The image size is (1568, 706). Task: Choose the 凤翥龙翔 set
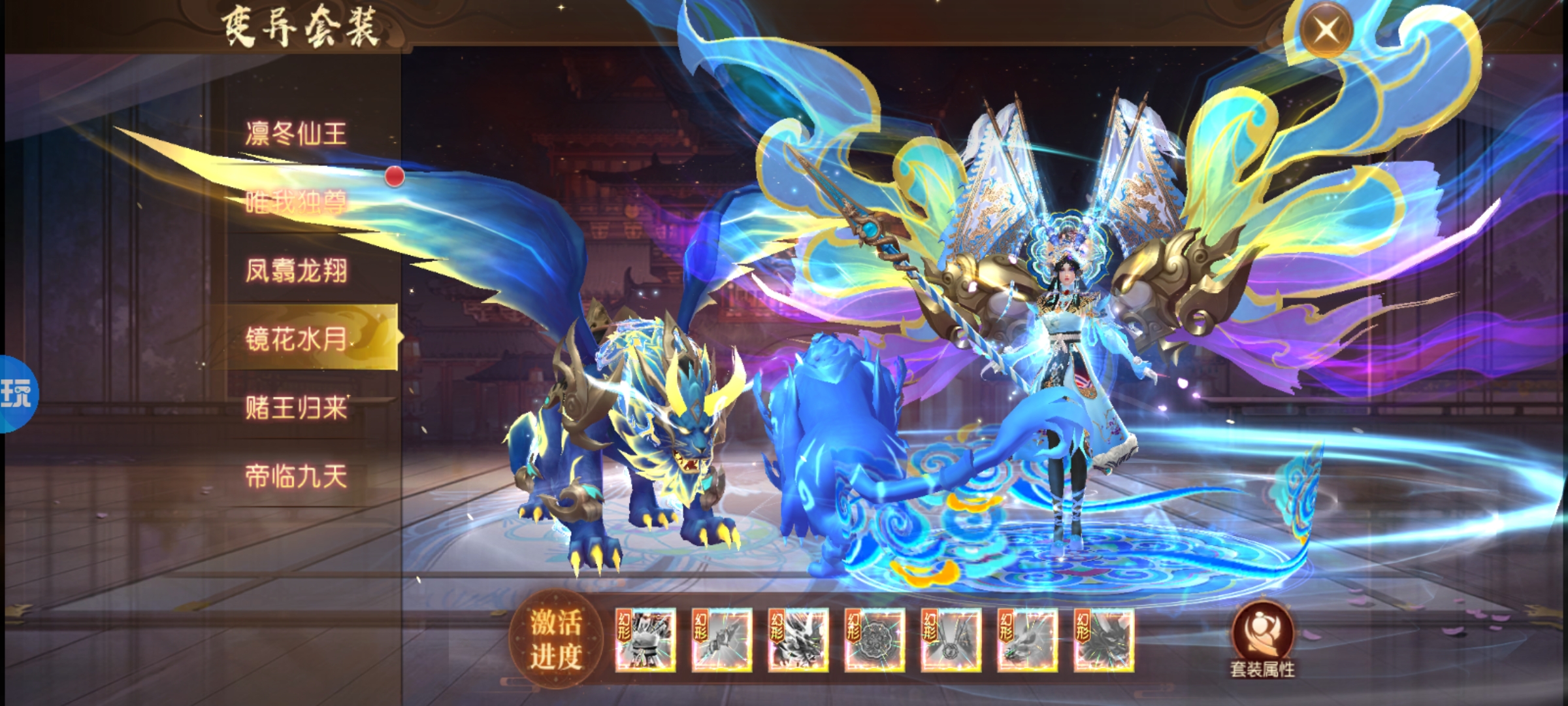coord(296,271)
